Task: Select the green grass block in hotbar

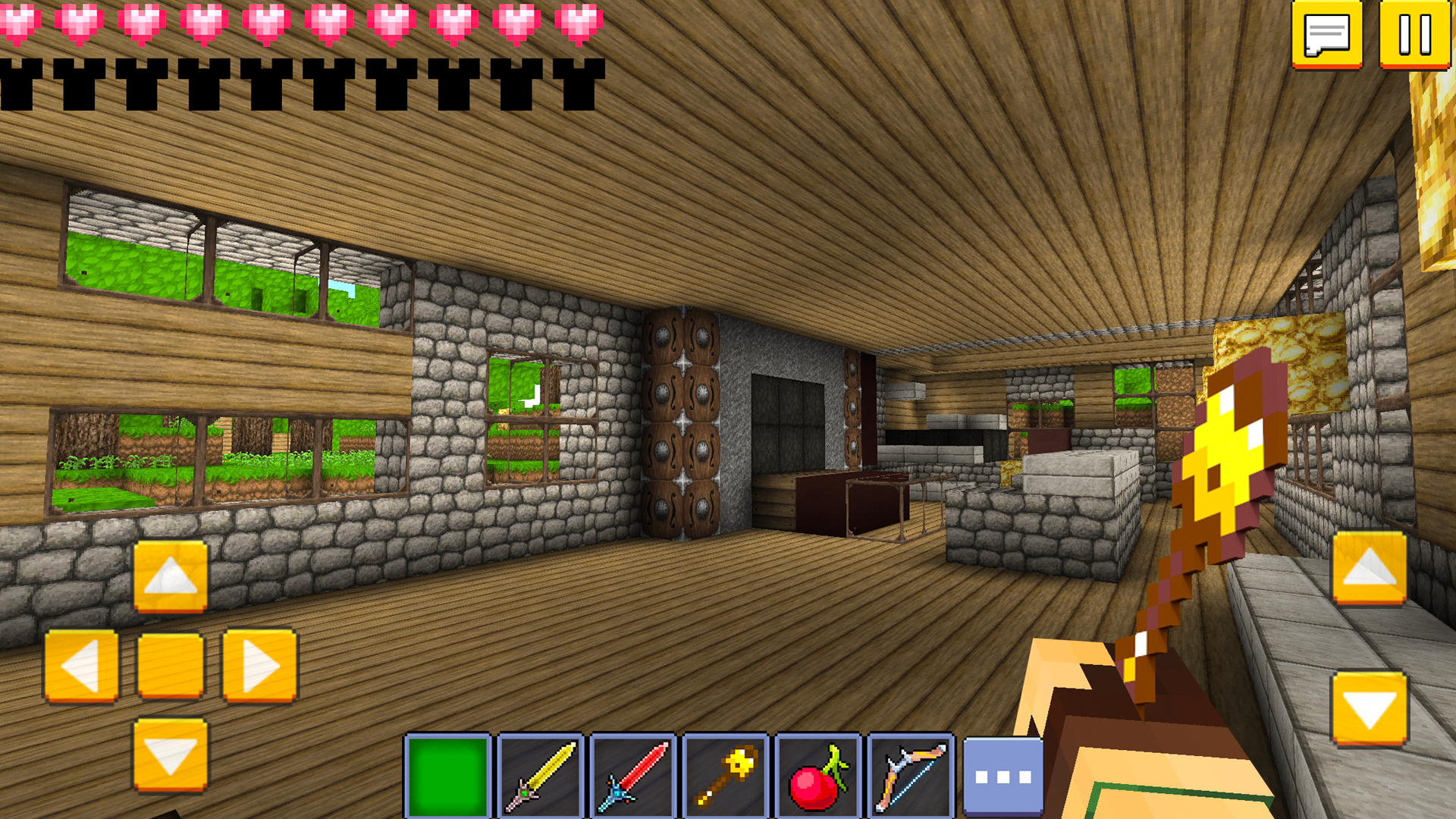Action: point(447,774)
